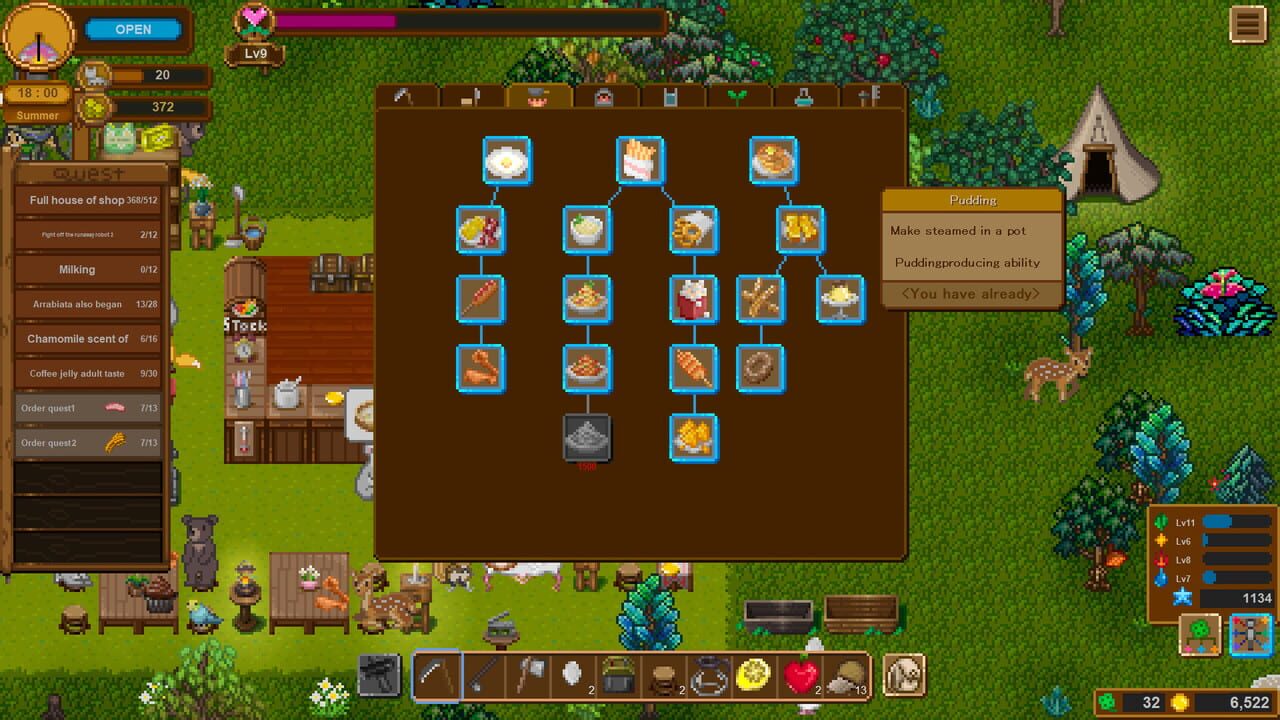The width and height of the screenshot is (1280, 720).
Task: Click the Chamomile scent quest to track it
Action: coord(87,338)
